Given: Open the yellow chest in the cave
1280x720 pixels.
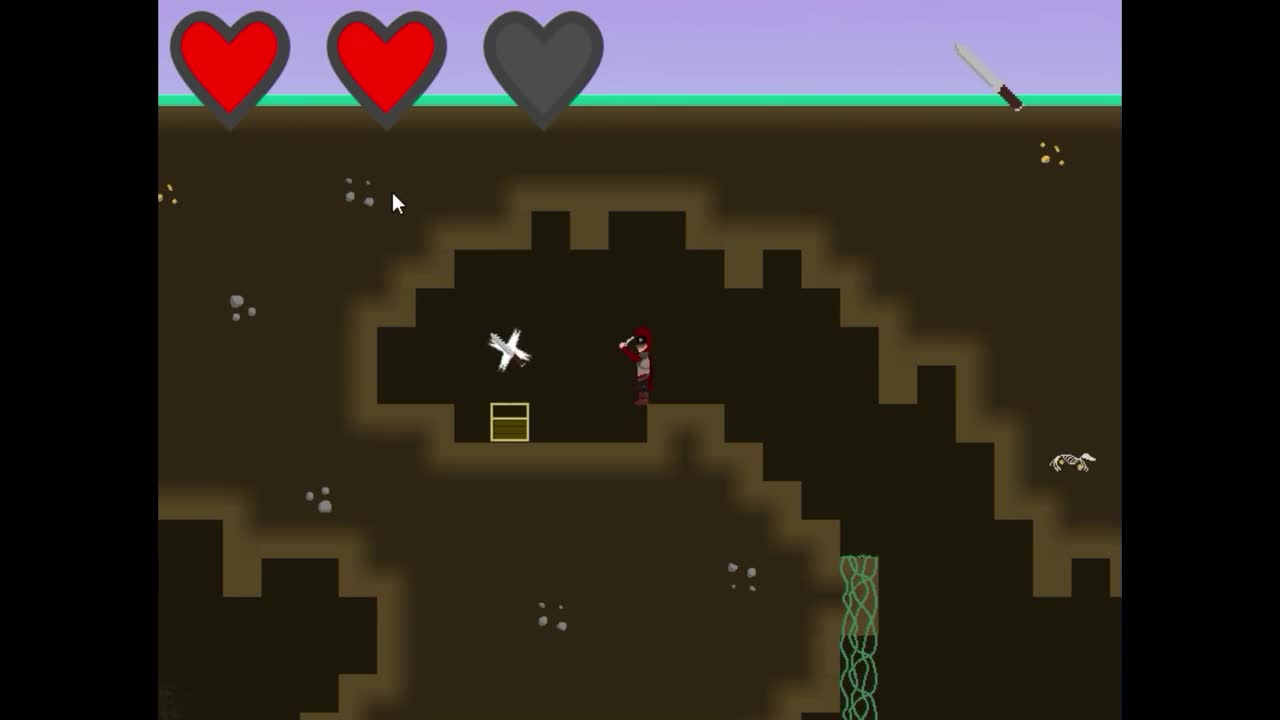Looking at the screenshot, I should point(510,422).
